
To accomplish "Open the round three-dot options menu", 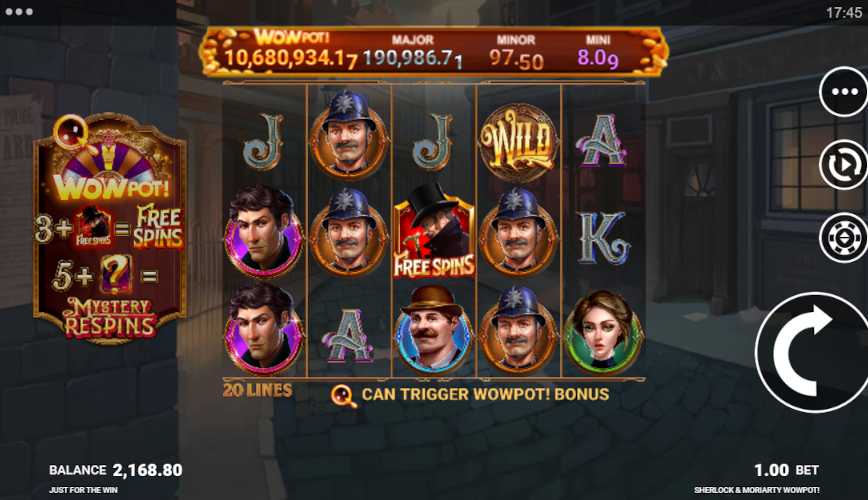I will pos(843,92).
